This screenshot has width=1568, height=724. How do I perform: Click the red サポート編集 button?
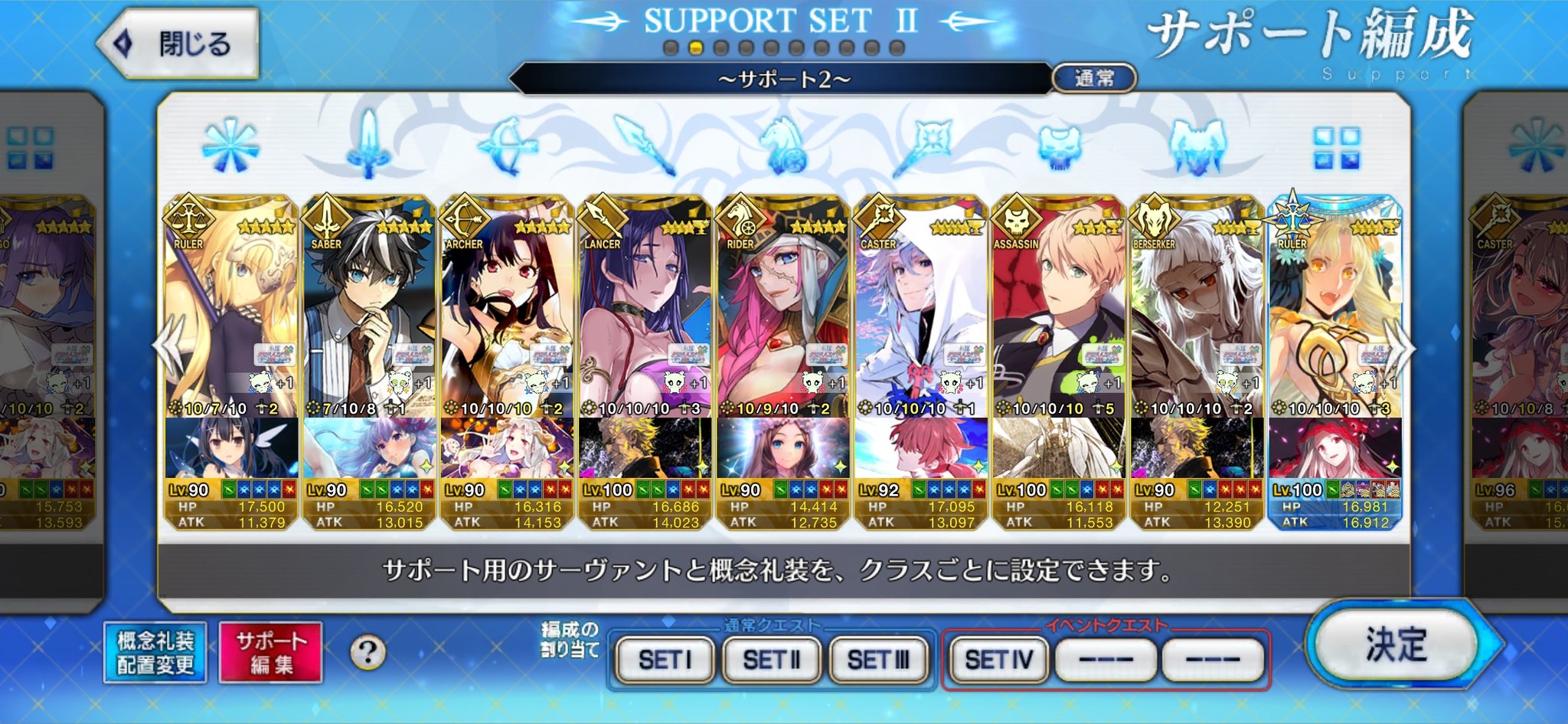(x=271, y=652)
